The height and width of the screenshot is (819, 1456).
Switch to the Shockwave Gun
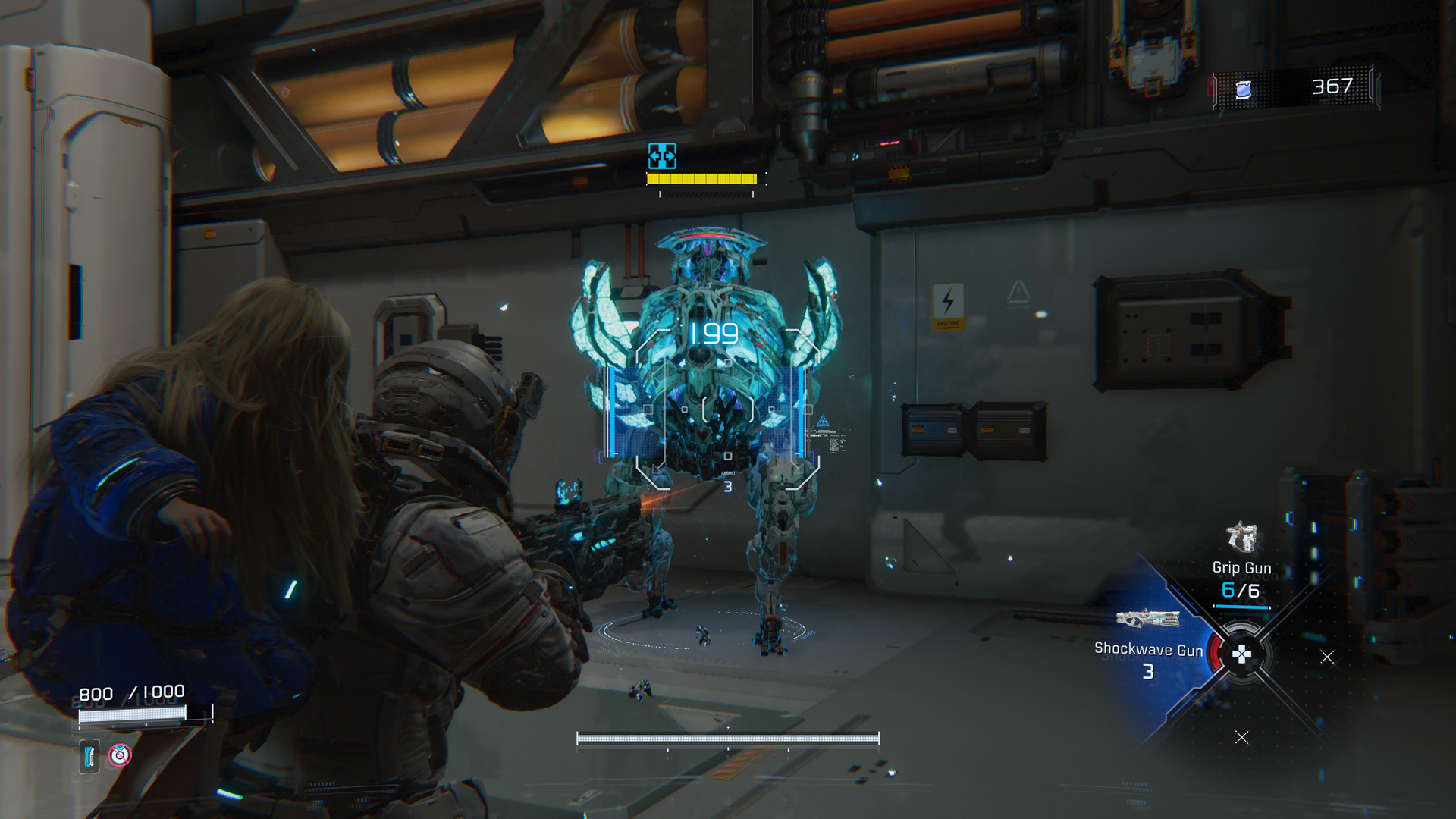[x=1147, y=620]
